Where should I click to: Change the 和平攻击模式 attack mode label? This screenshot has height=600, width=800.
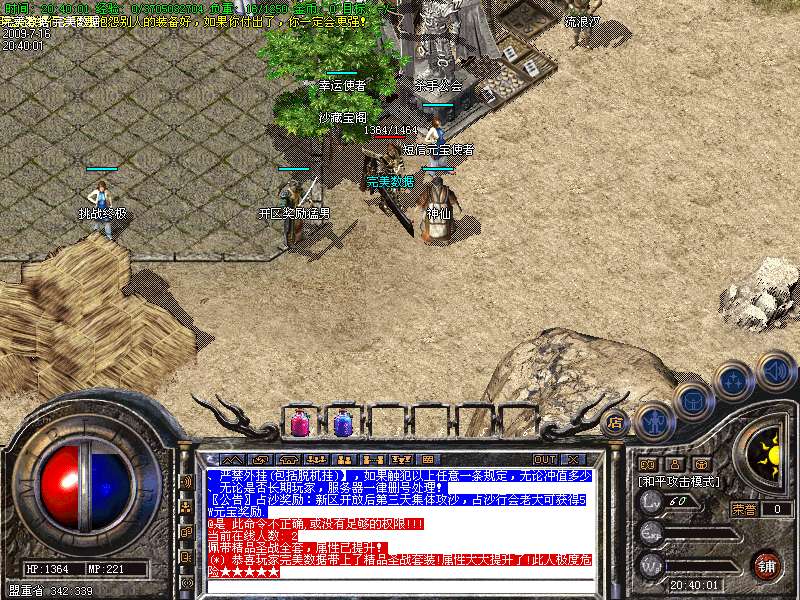(x=680, y=481)
